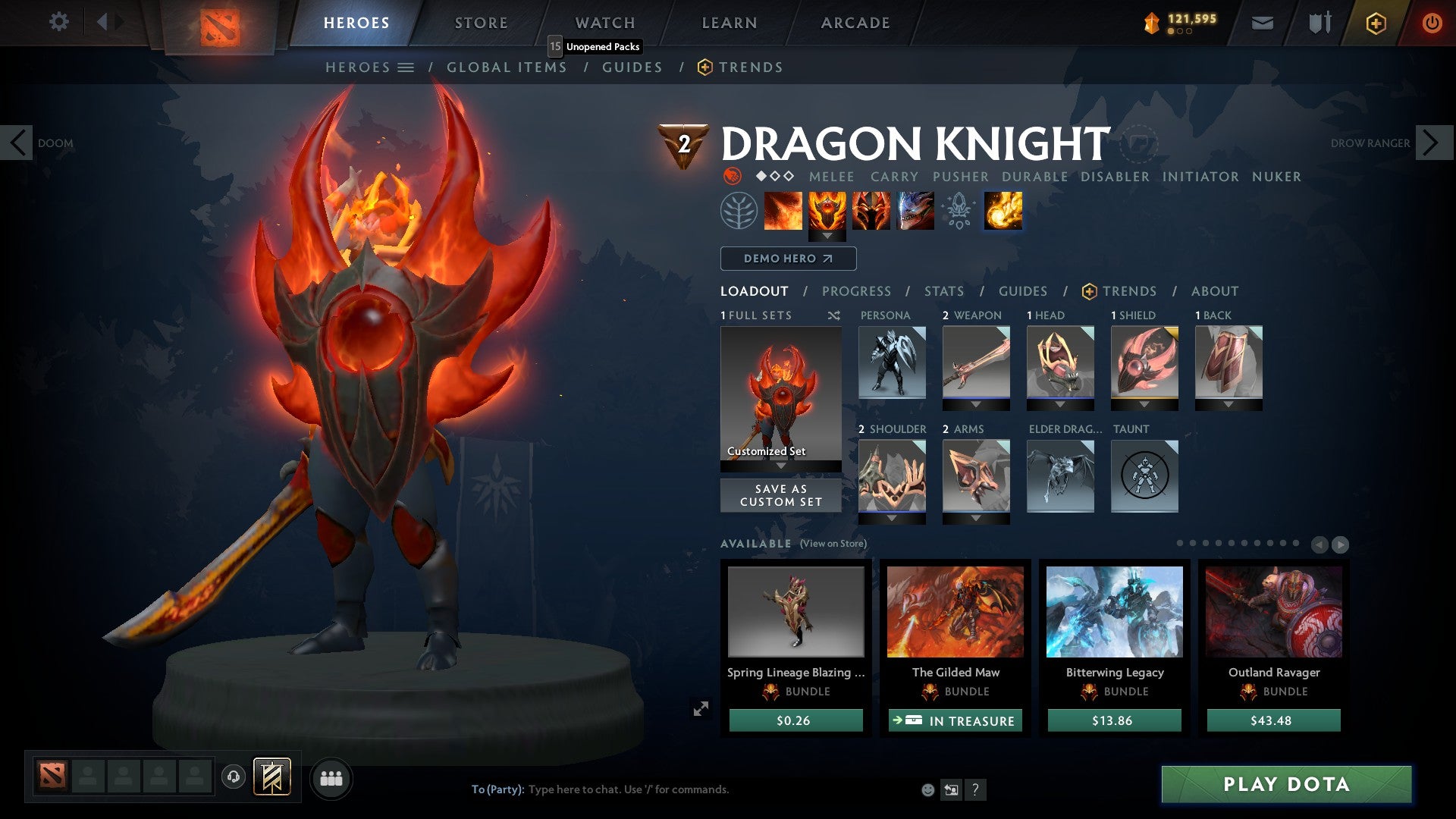Image resolution: width=1456 pixels, height=819 pixels.
Task: Open the Dragon Knight talent tree icon
Action: coord(739,211)
